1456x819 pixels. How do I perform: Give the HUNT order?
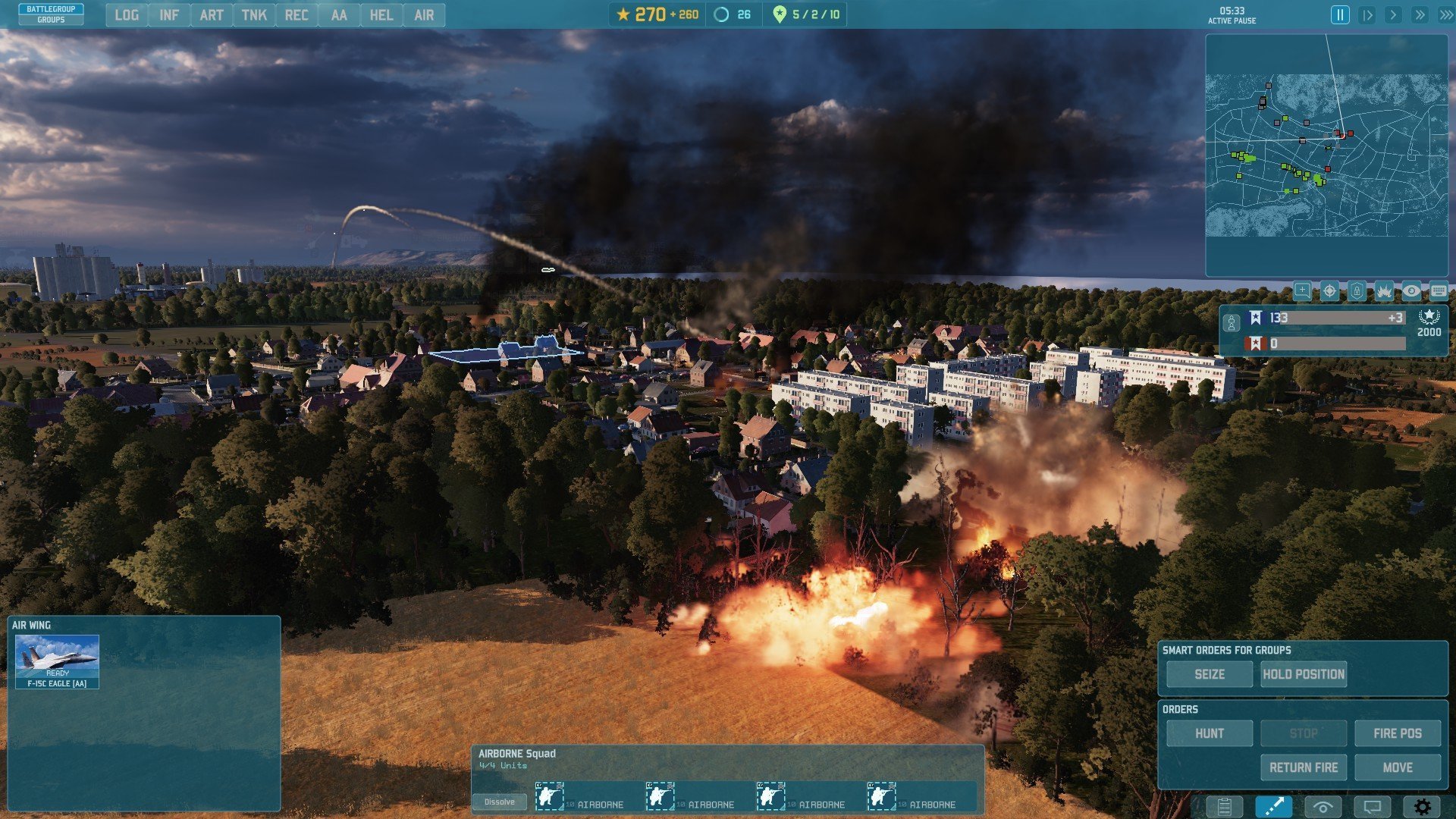click(1209, 733)
